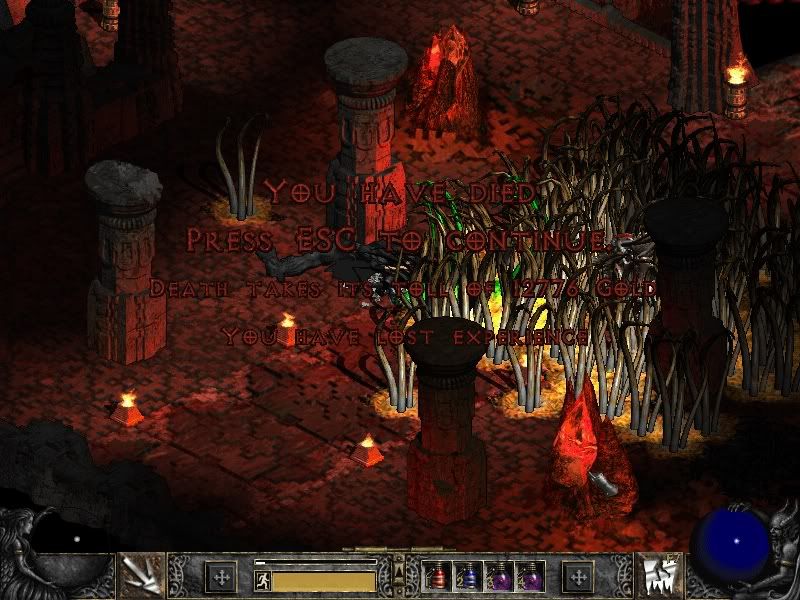Use the blue mana potion in belt
The image size is (800, 600).
[x=466, y=577]
